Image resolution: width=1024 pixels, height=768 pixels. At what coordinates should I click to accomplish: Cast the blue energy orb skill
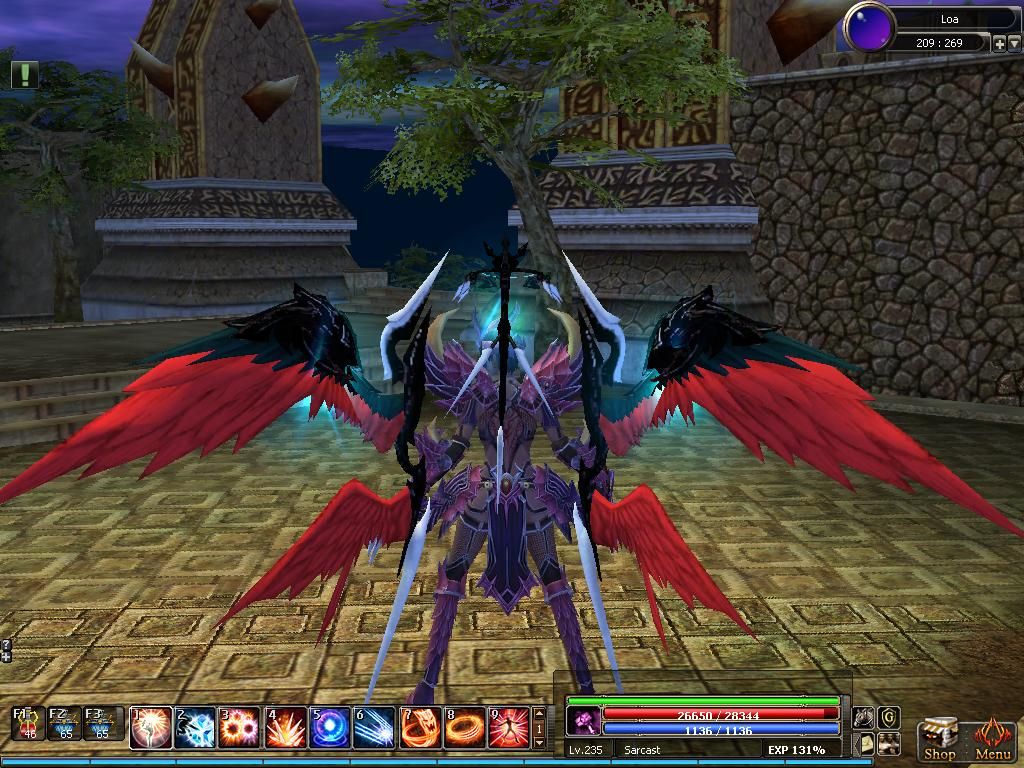pyautogui.click(x=329, y=727)
